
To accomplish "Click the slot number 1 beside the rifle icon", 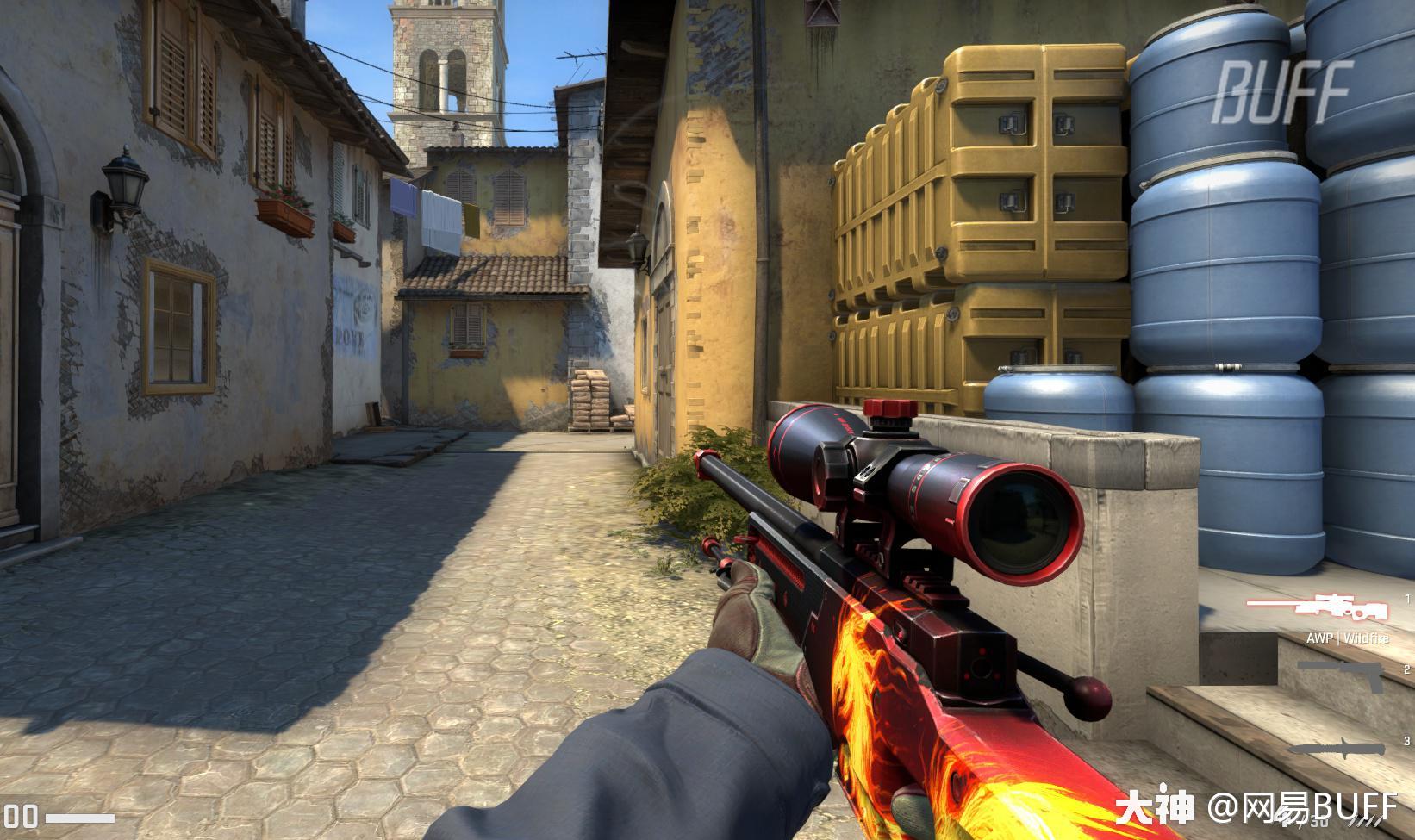I will pyautogui.click(x=1407, y=600).
